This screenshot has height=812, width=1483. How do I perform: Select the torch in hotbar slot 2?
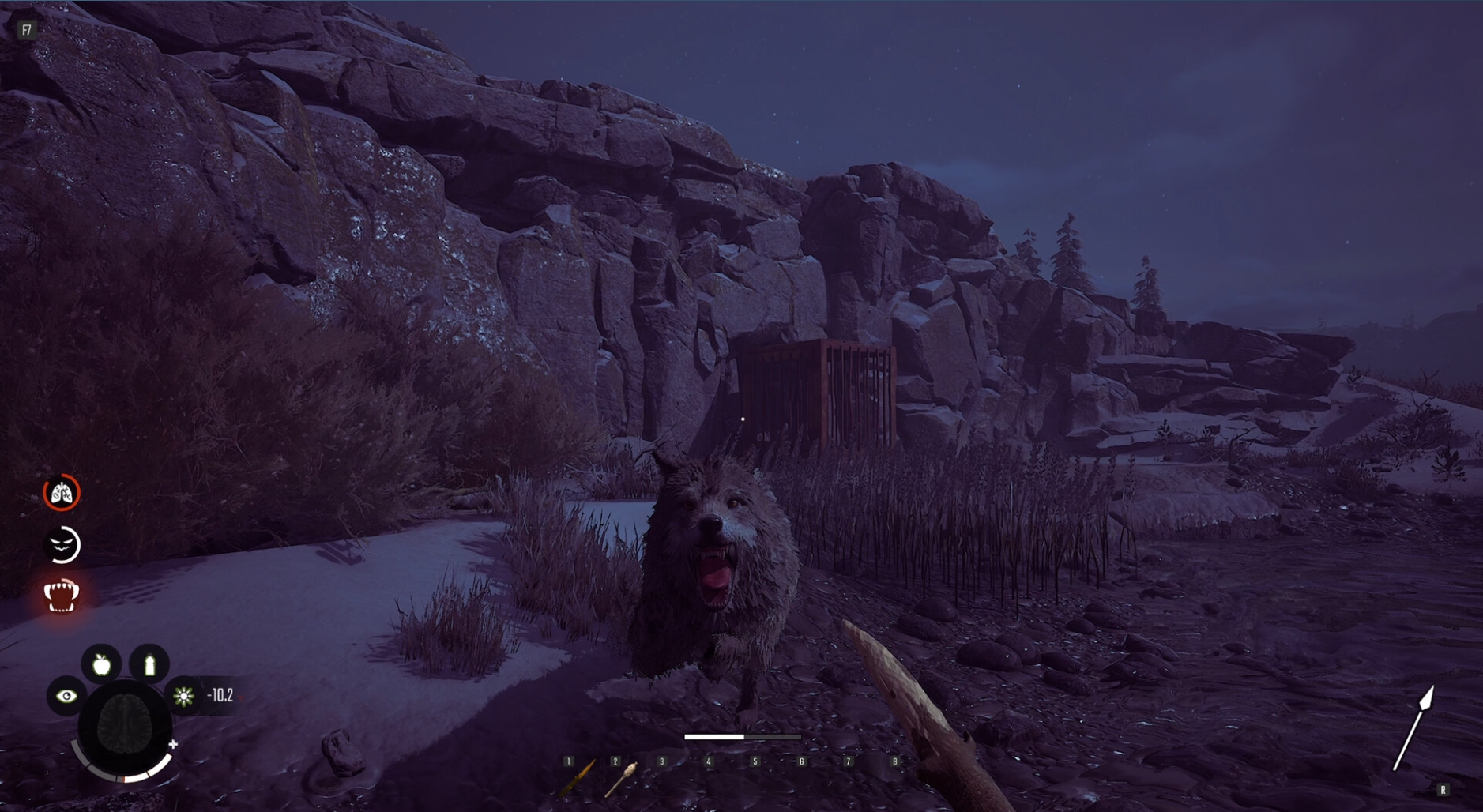622,777
